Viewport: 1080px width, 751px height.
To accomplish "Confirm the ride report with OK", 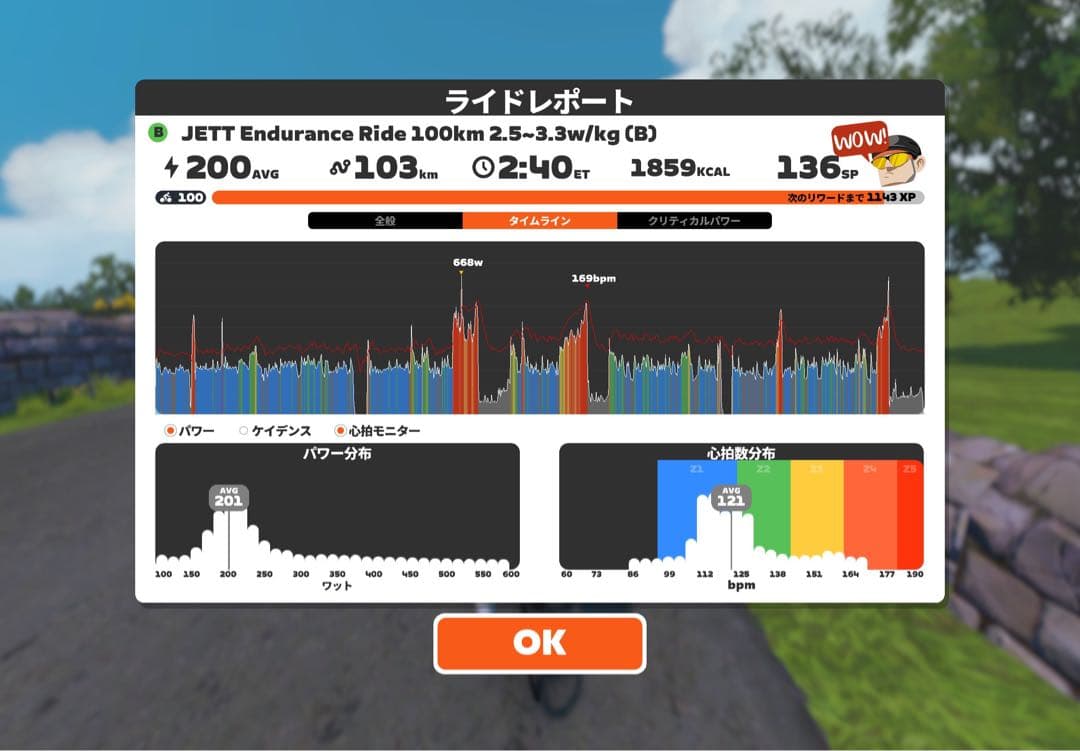I will pos(539,643).
